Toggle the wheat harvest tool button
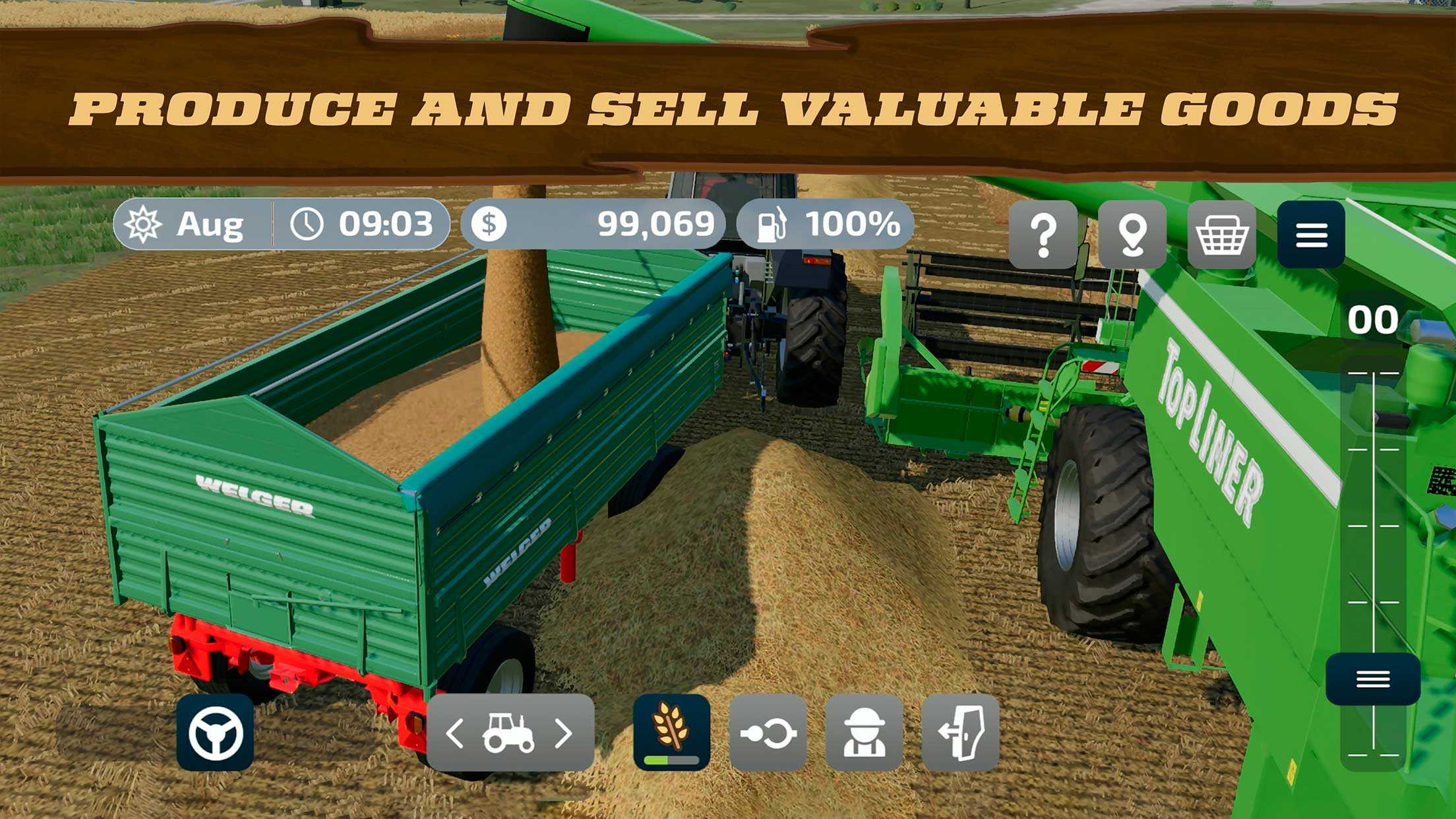The height and width of the screenshot is (819, 1456). pyautogui.click(x=671, y=731)
